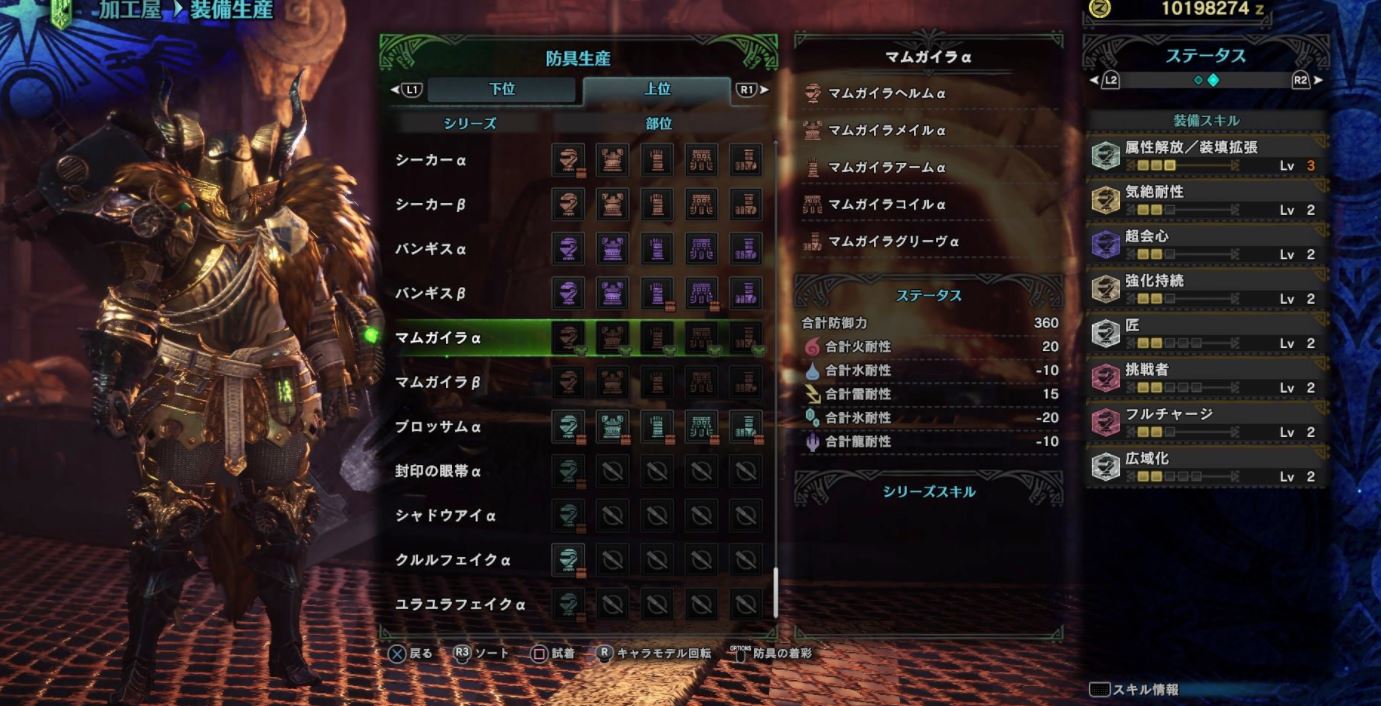Choose マムガイラメイルα chest armor
Viewport: 1381px width, 706px height.
pos(886,130)
